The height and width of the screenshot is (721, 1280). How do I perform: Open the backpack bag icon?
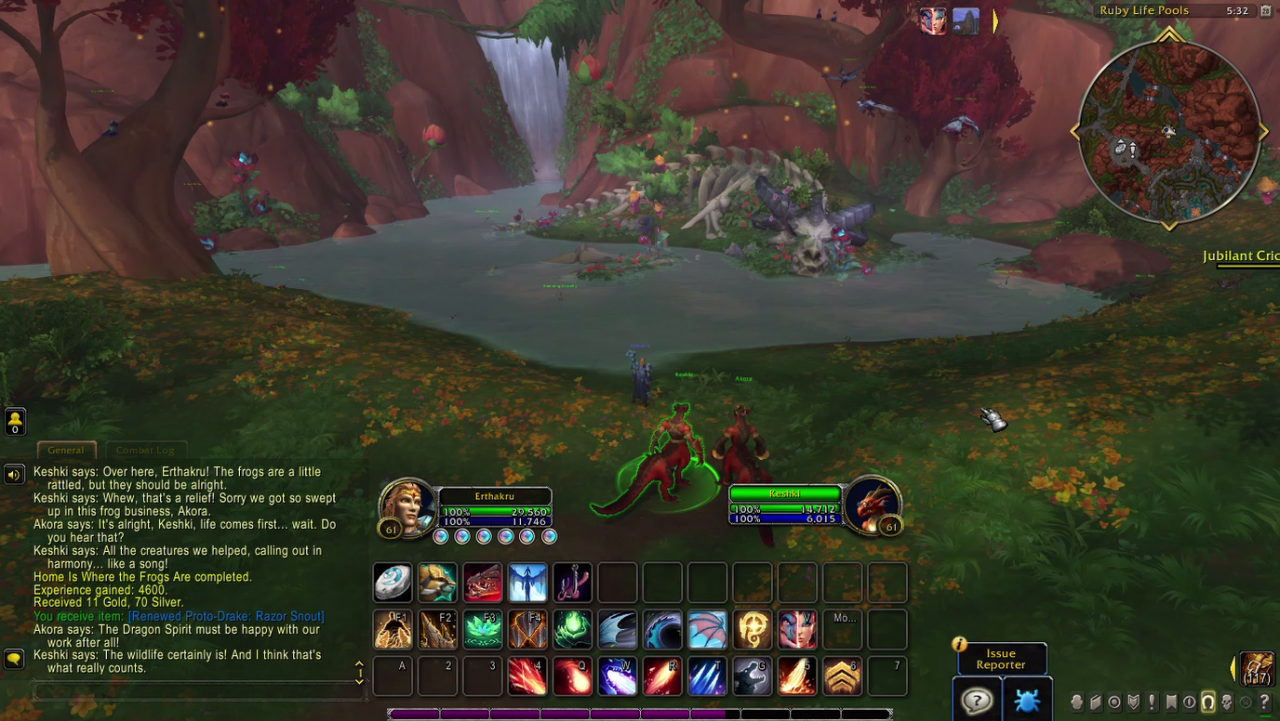[x=1257, y=668]
